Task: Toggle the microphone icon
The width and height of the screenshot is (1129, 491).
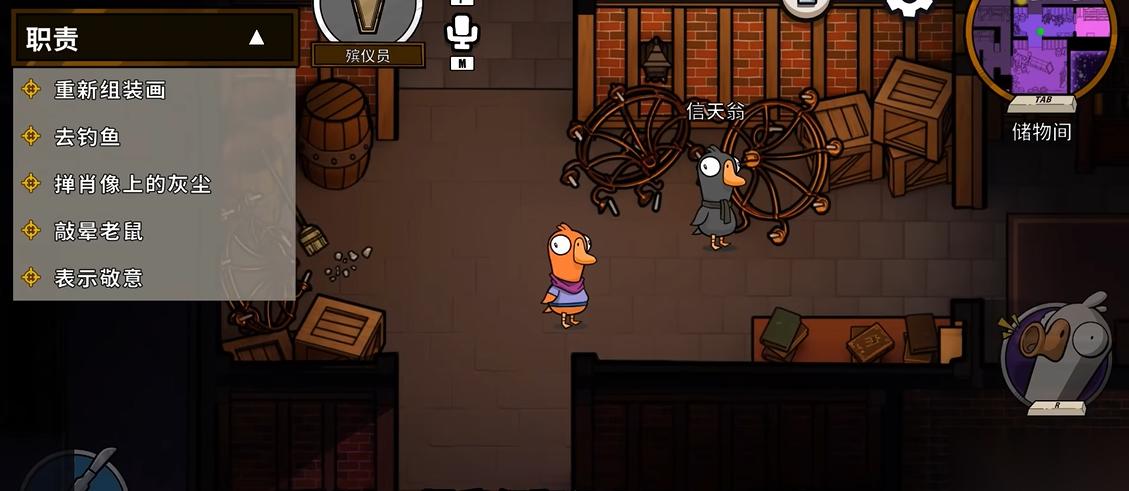Action: (x=462, y=32)
